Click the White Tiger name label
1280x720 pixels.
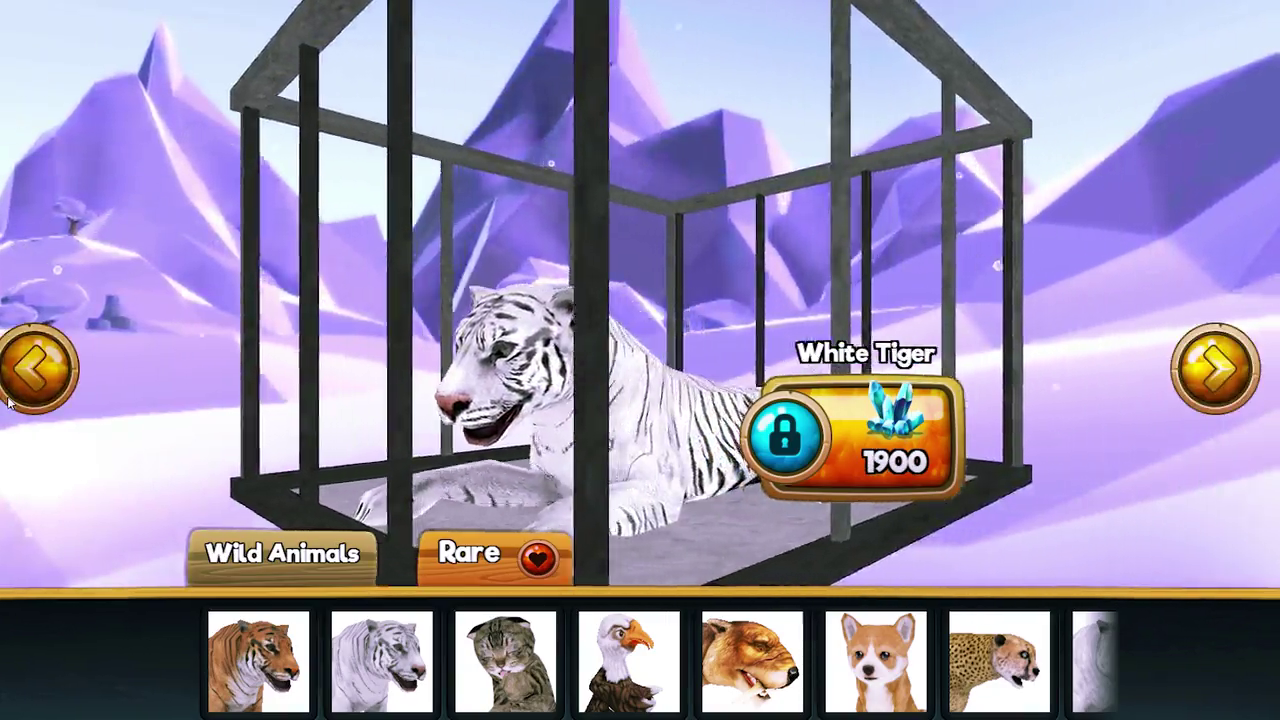tap(864, 353)
